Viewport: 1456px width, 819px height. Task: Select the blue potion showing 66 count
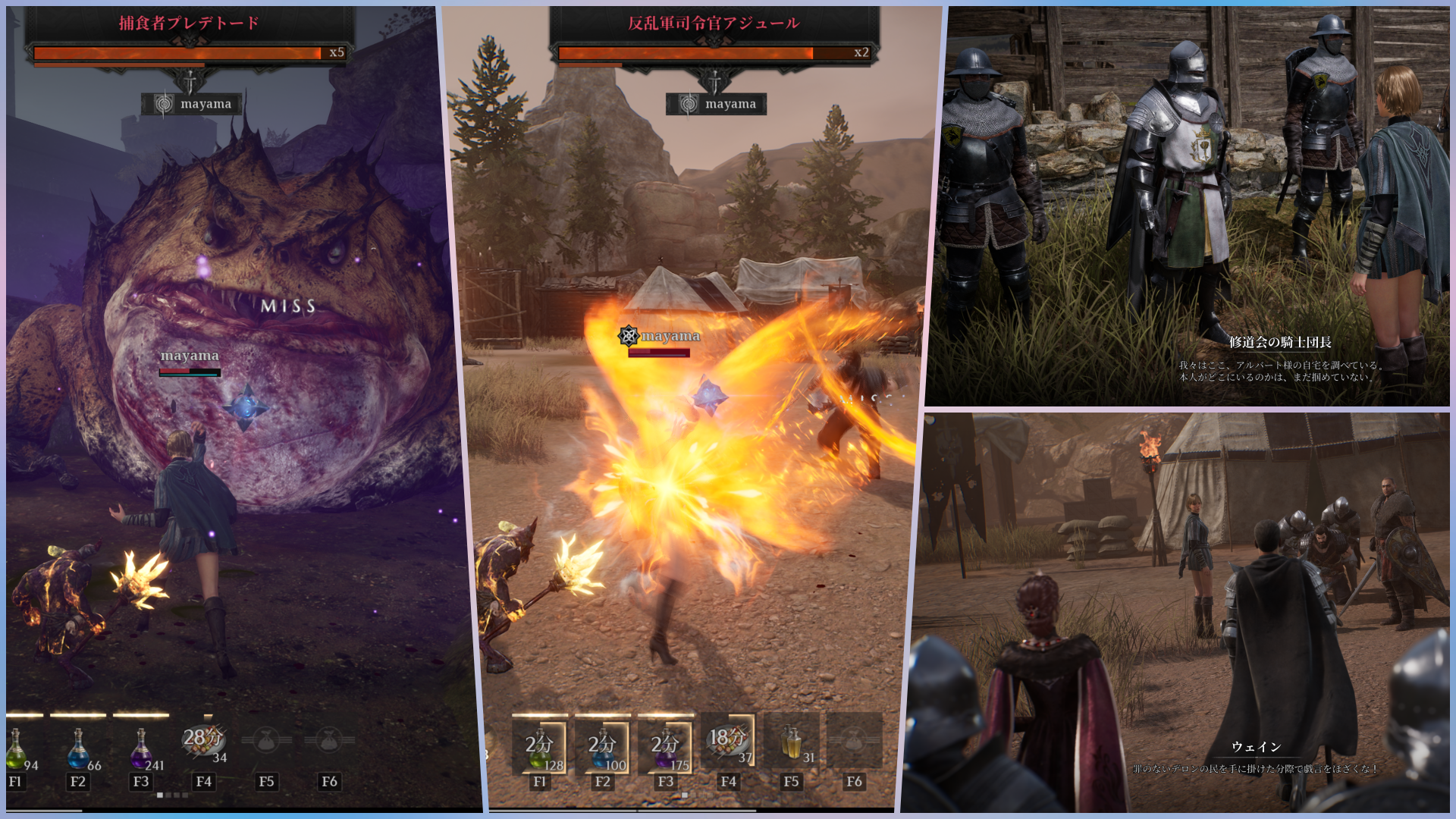pyautogui.click(x=79, y=747)
